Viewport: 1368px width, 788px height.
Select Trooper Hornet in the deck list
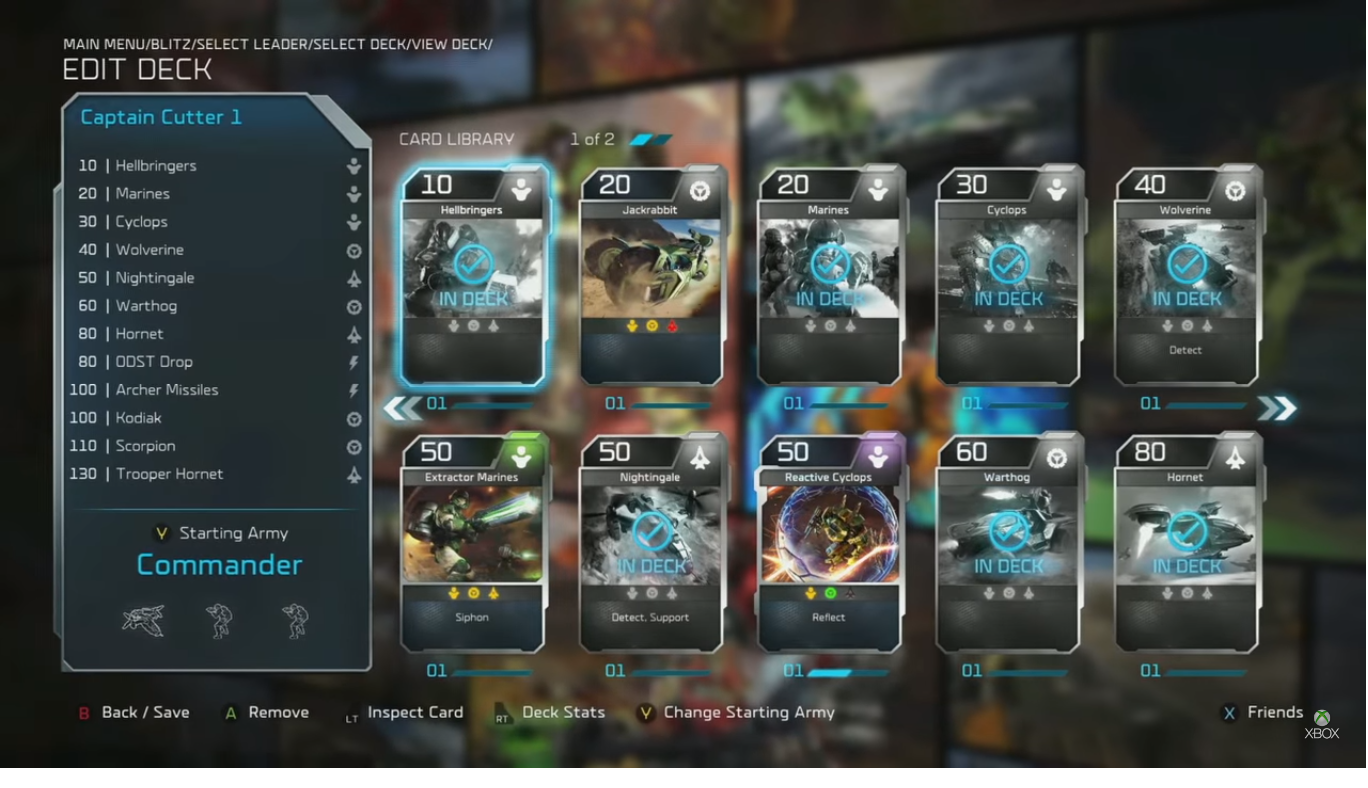169,474
